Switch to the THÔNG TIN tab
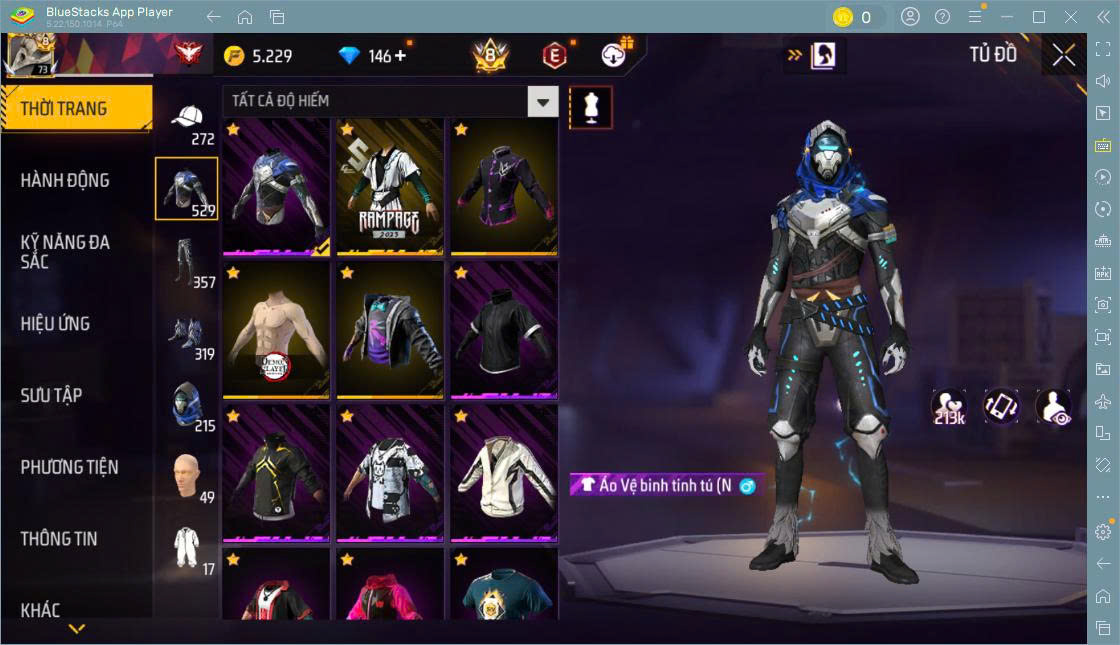The height and width of the screenshot is (645, 1120). (x=59, y=539)
